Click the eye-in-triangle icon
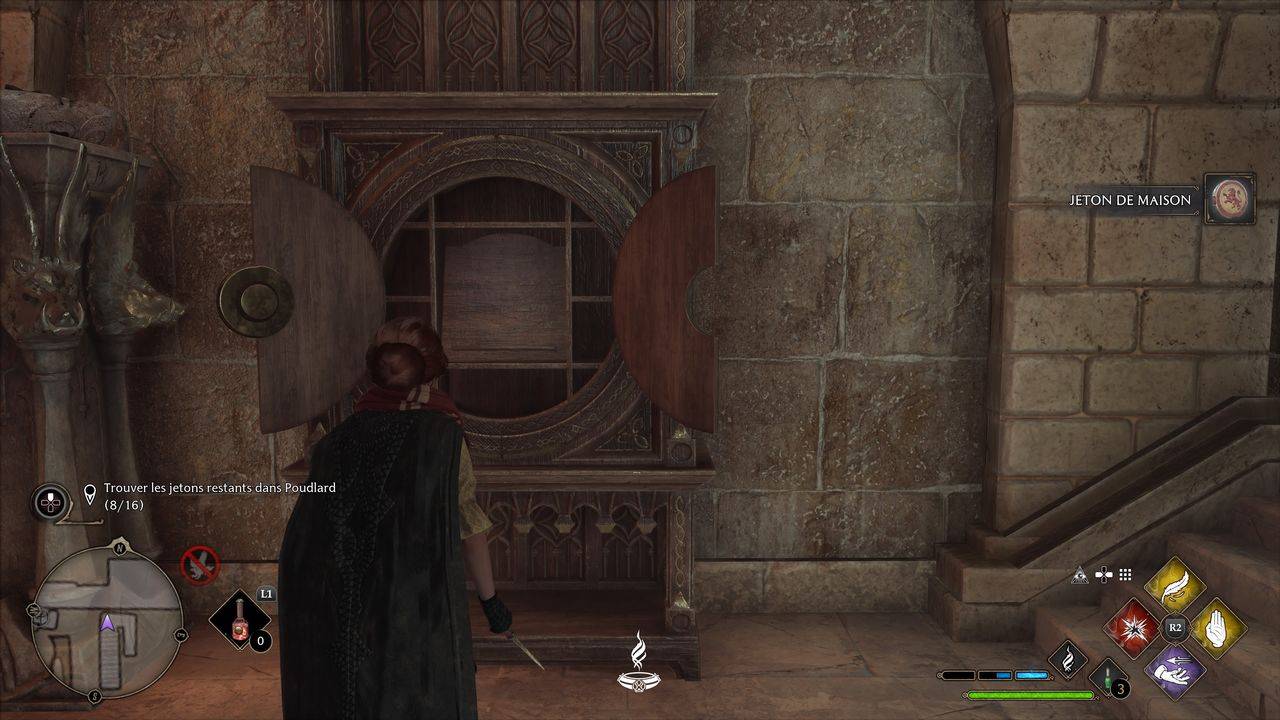The width and height of the screenshot is (1280, 720). 1080,575
